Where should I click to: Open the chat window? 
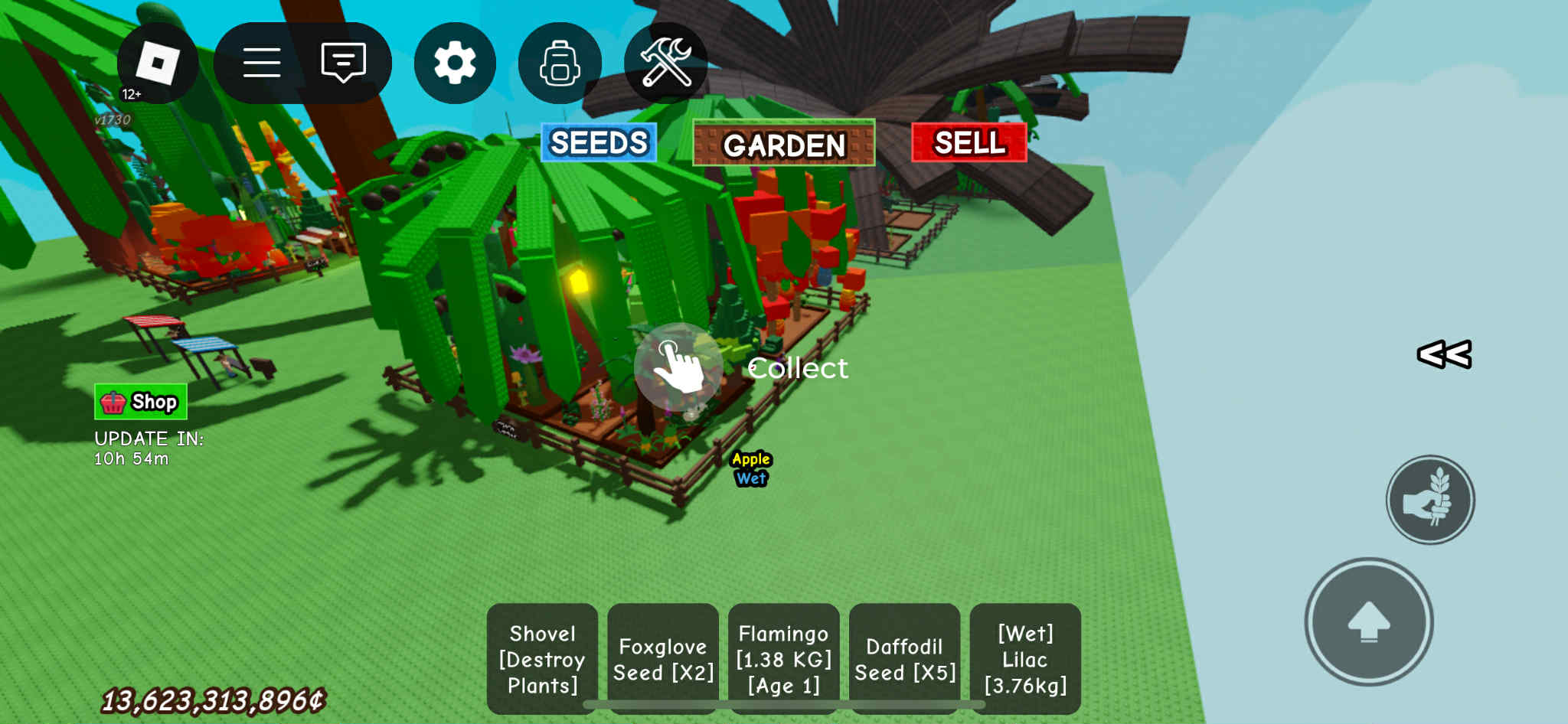click(x=343, y=63)
